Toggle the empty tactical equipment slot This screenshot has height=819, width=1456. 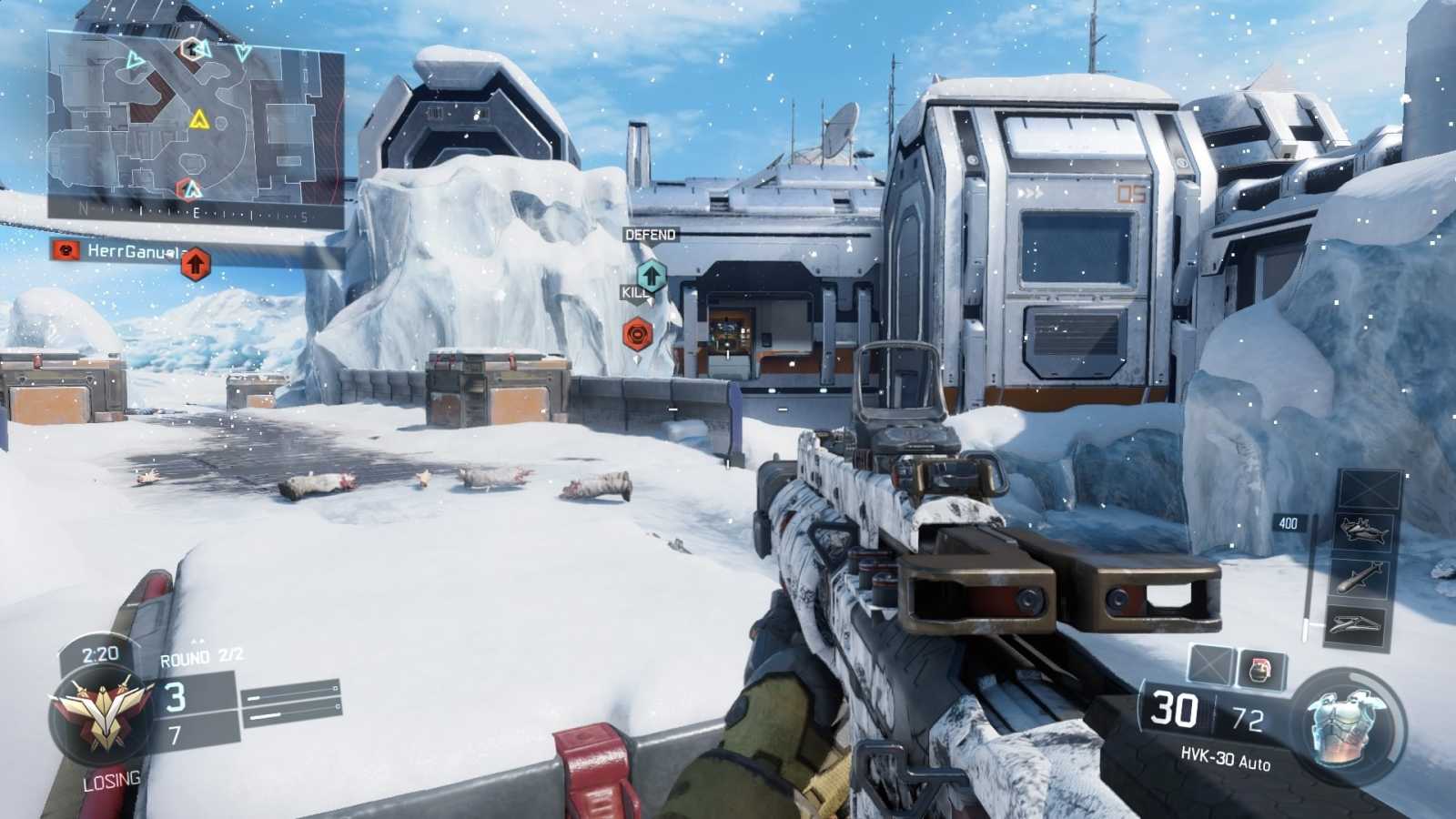click(1210, 662)
